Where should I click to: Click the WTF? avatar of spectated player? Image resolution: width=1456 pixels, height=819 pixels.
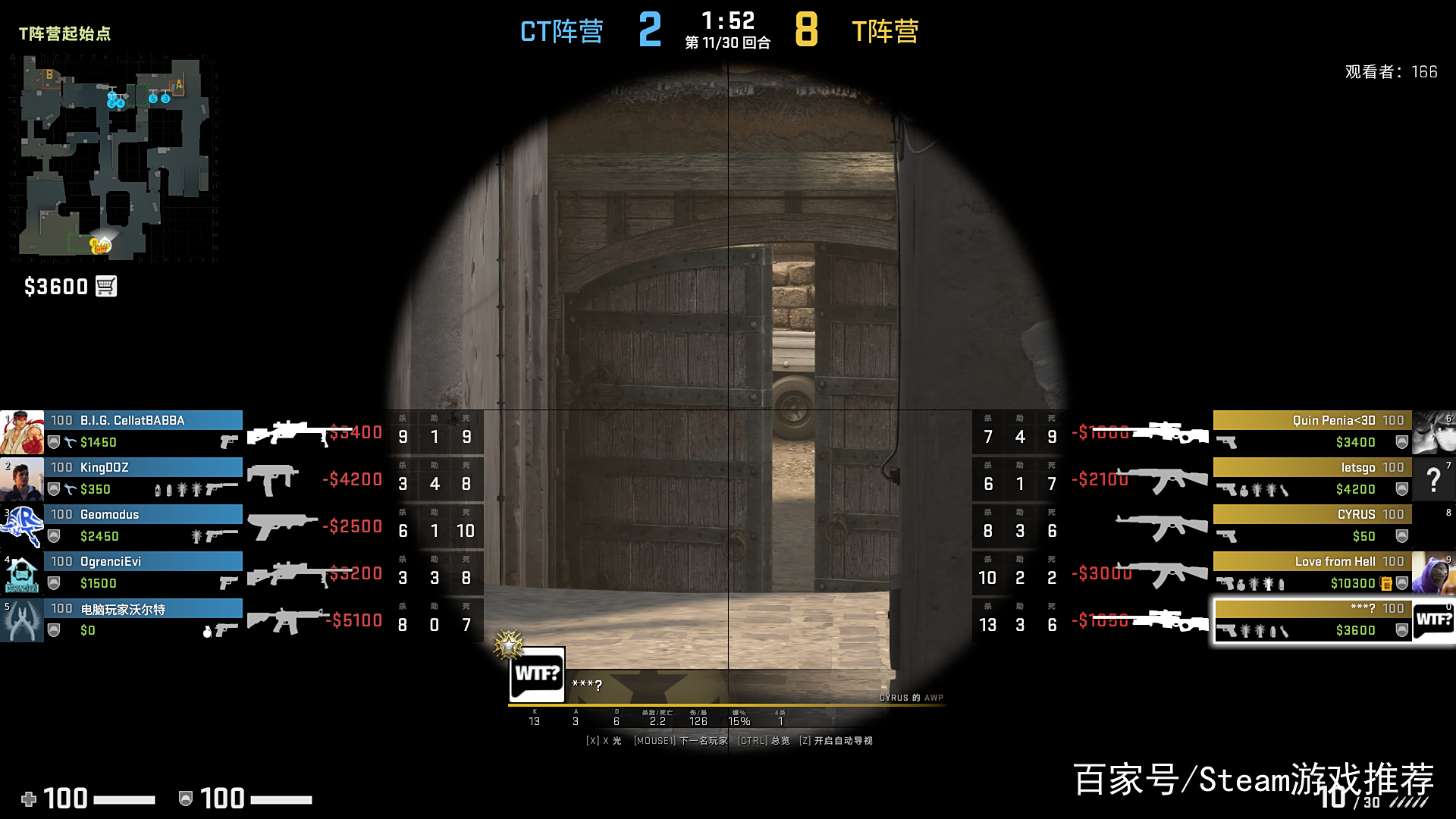click(x=537, y=674)
